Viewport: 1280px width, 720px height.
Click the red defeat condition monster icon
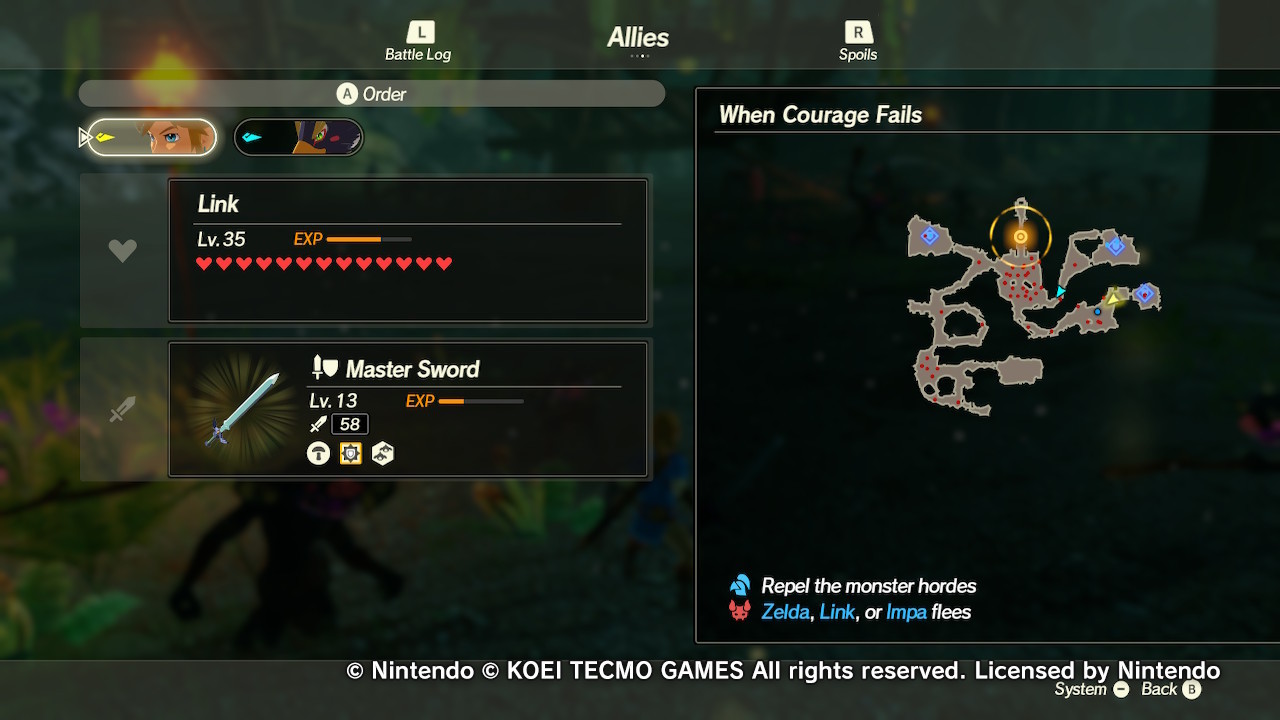738,611
